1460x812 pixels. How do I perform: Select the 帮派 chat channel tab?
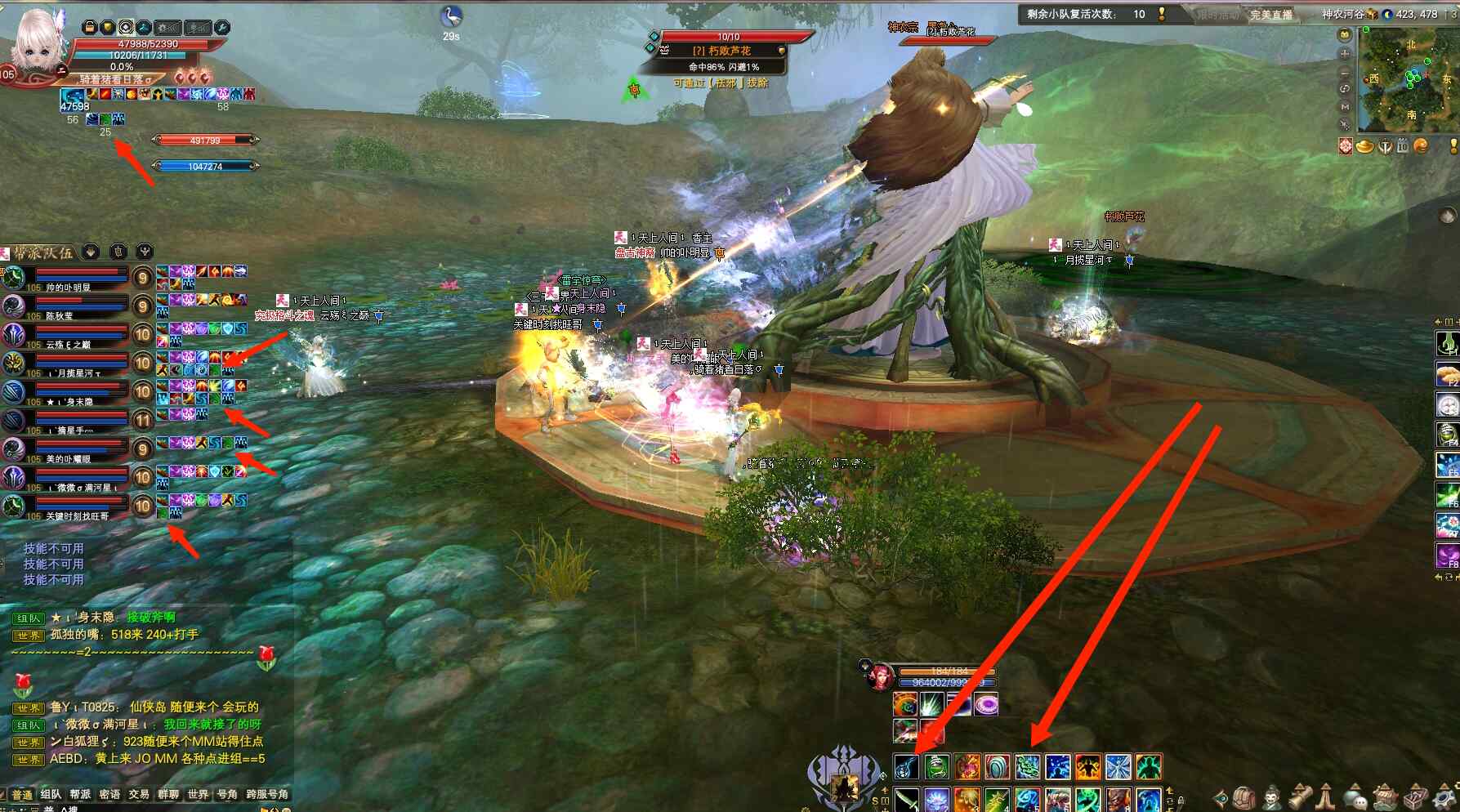(80, 794)
